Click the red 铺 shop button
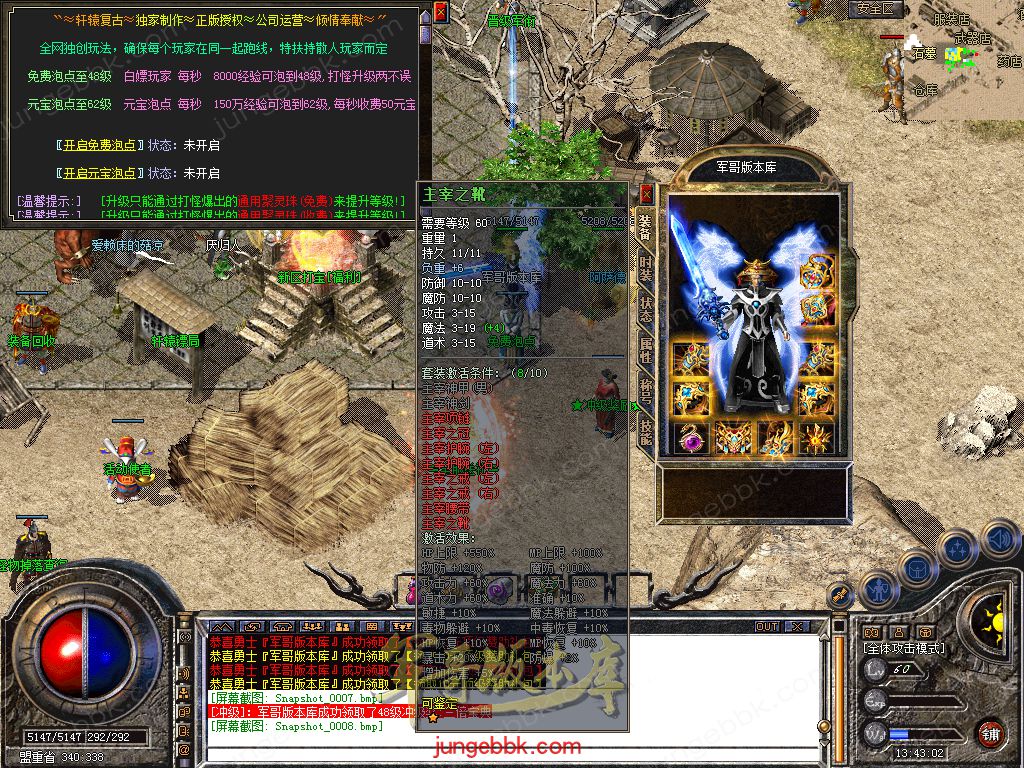This screenshot has height=768, width=1024. click(x=990, y=733)
